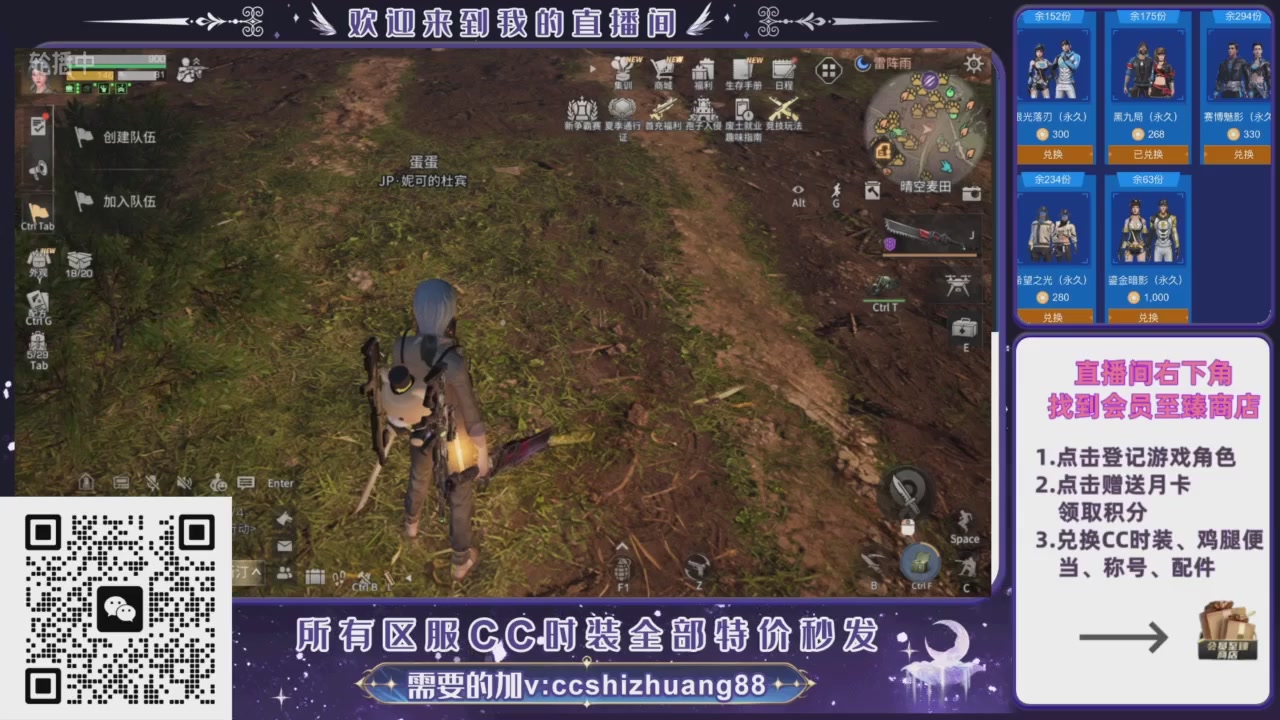
Task: Mute the microphone icon in chat bar
Action: (153, 484)
